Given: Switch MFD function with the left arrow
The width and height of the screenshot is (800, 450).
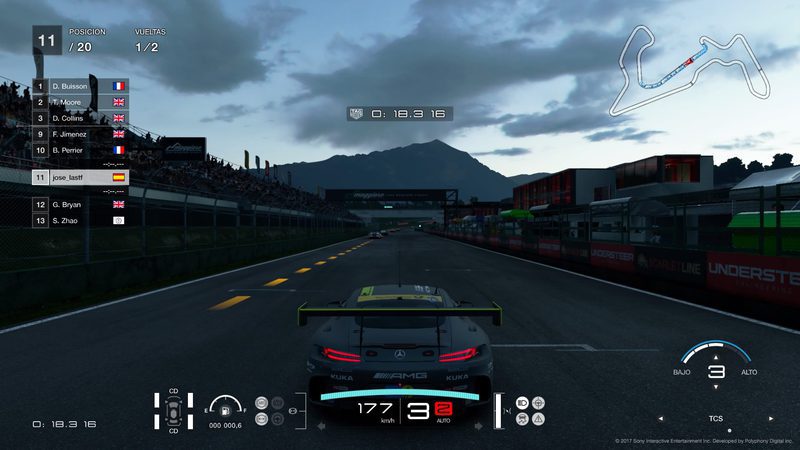Looking at the screenshot, I should click(x=660, y=419).
